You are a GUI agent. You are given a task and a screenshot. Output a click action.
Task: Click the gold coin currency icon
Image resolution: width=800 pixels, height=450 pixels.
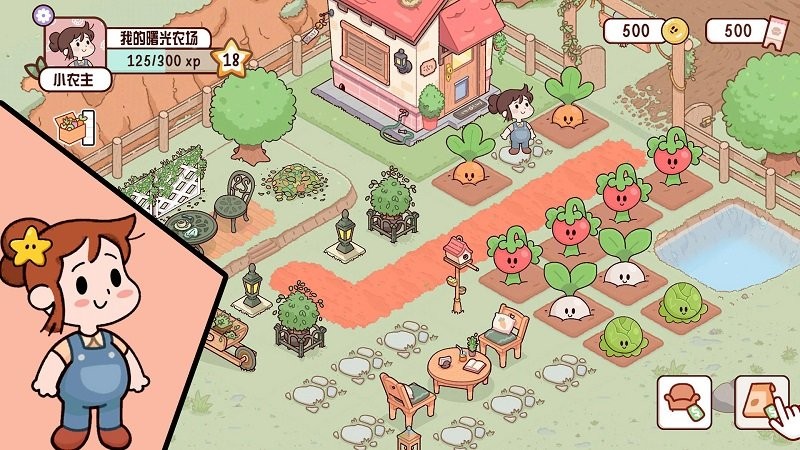tap(675, 31)
